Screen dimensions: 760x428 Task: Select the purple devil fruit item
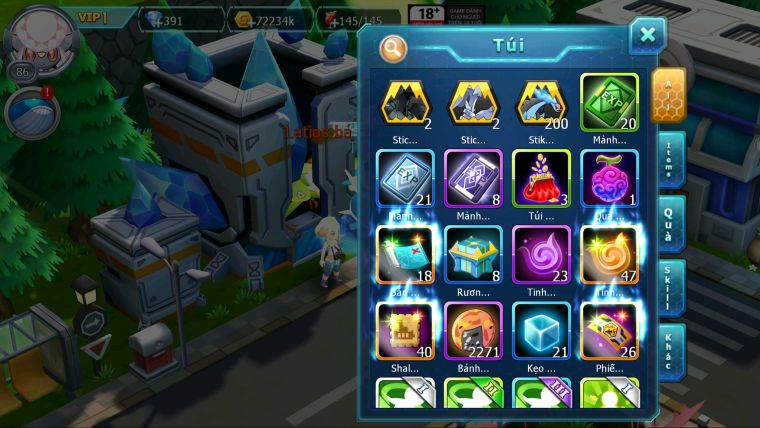[609, 178]
